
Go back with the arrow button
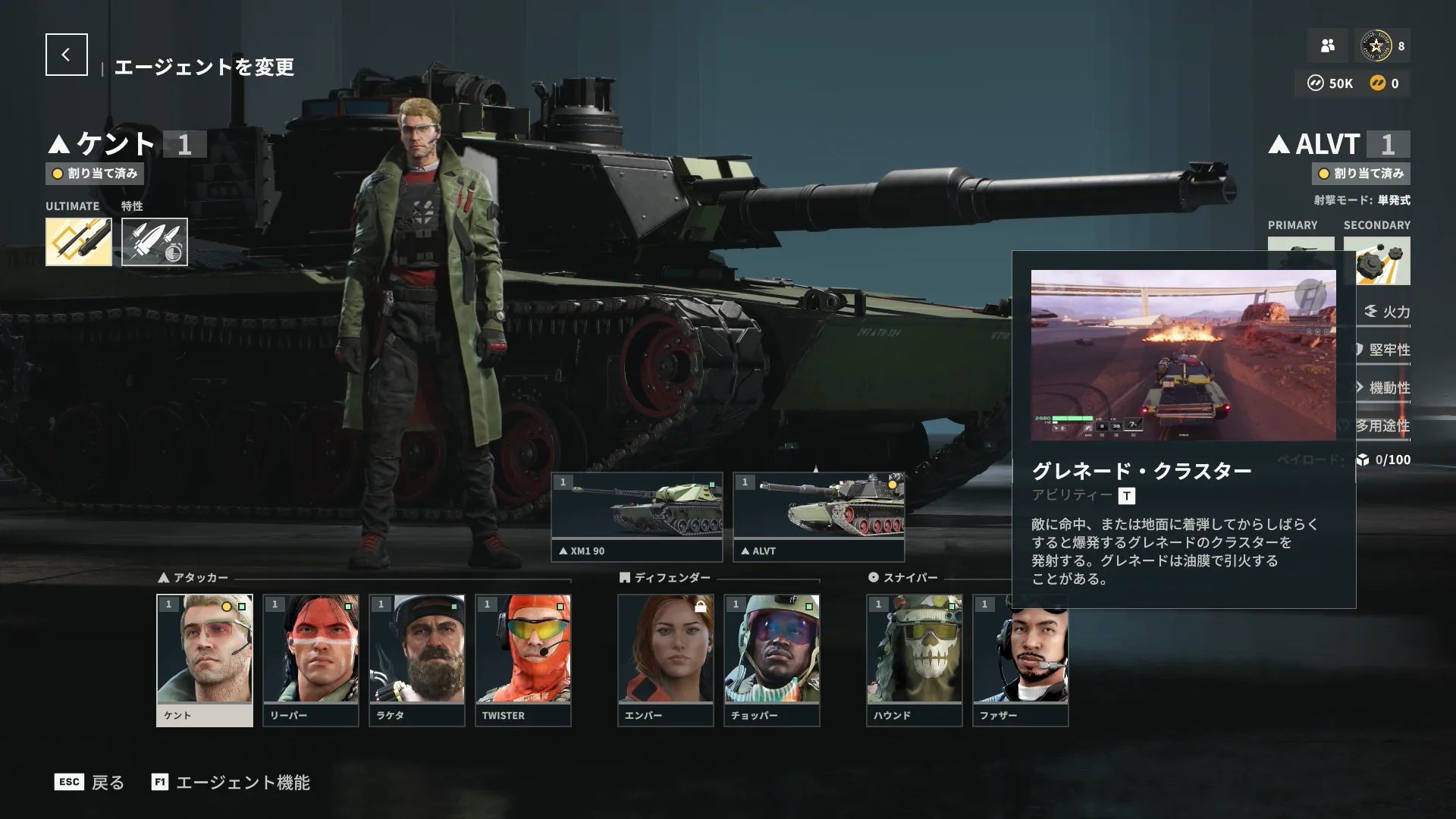(x=66, y=55)
